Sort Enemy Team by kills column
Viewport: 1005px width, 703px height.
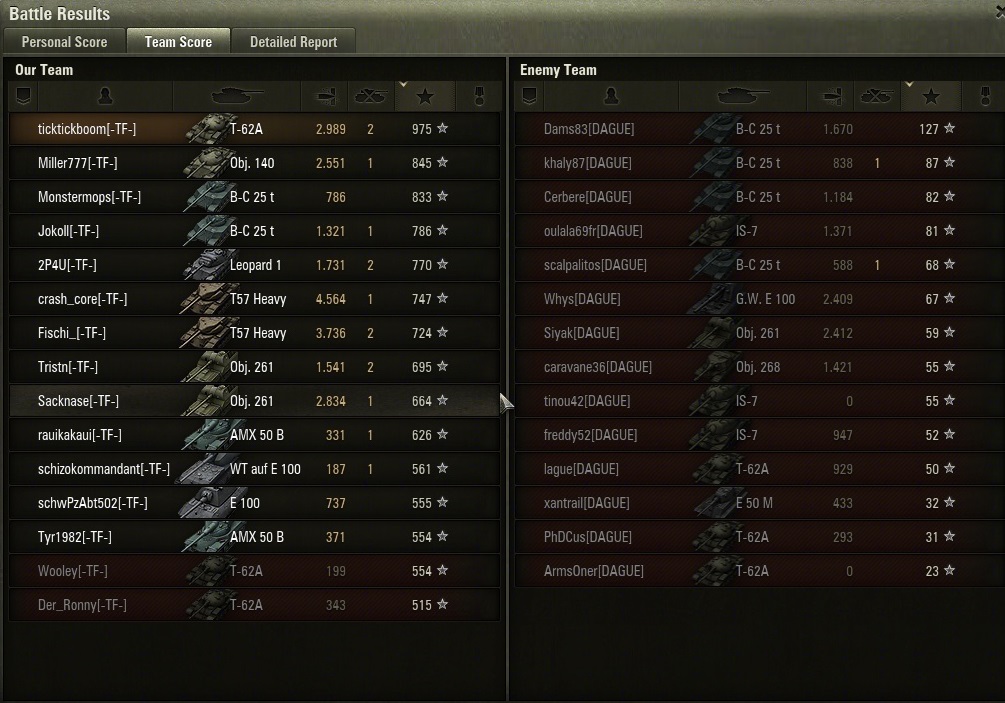pyautogui.click(x=875, y=96)
